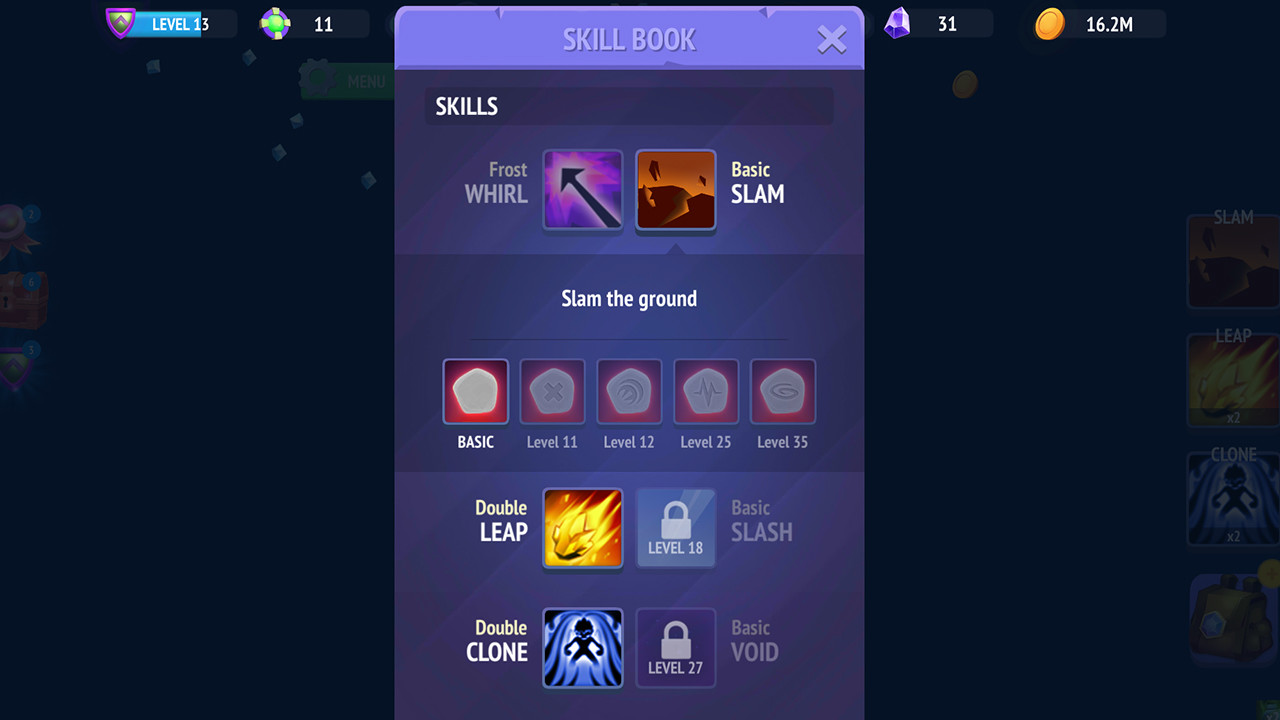
Task: Select the Basic rune stone variant
Action: coord(475,391)
